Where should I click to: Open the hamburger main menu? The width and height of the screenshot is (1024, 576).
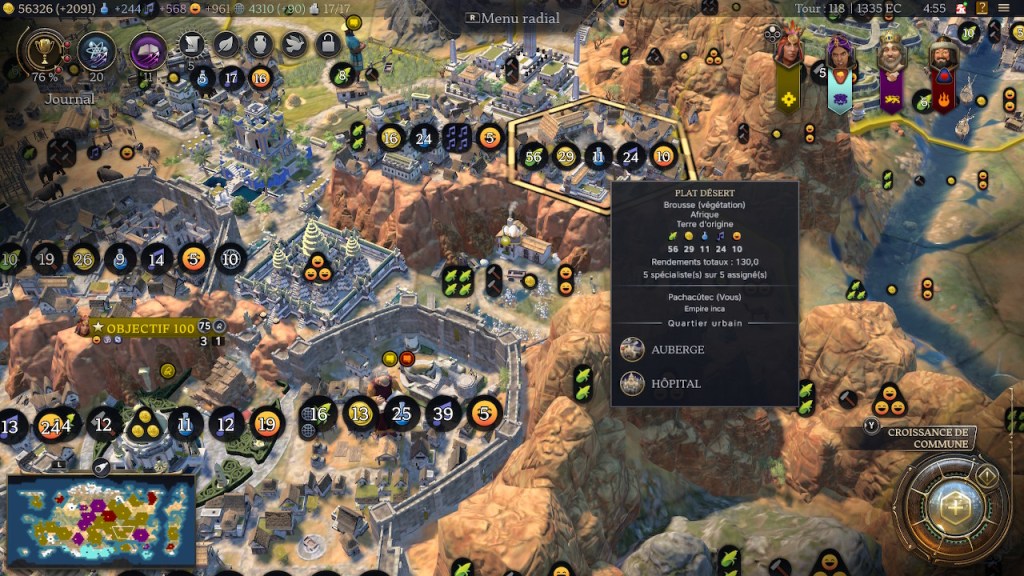(x=1004, y=8)
